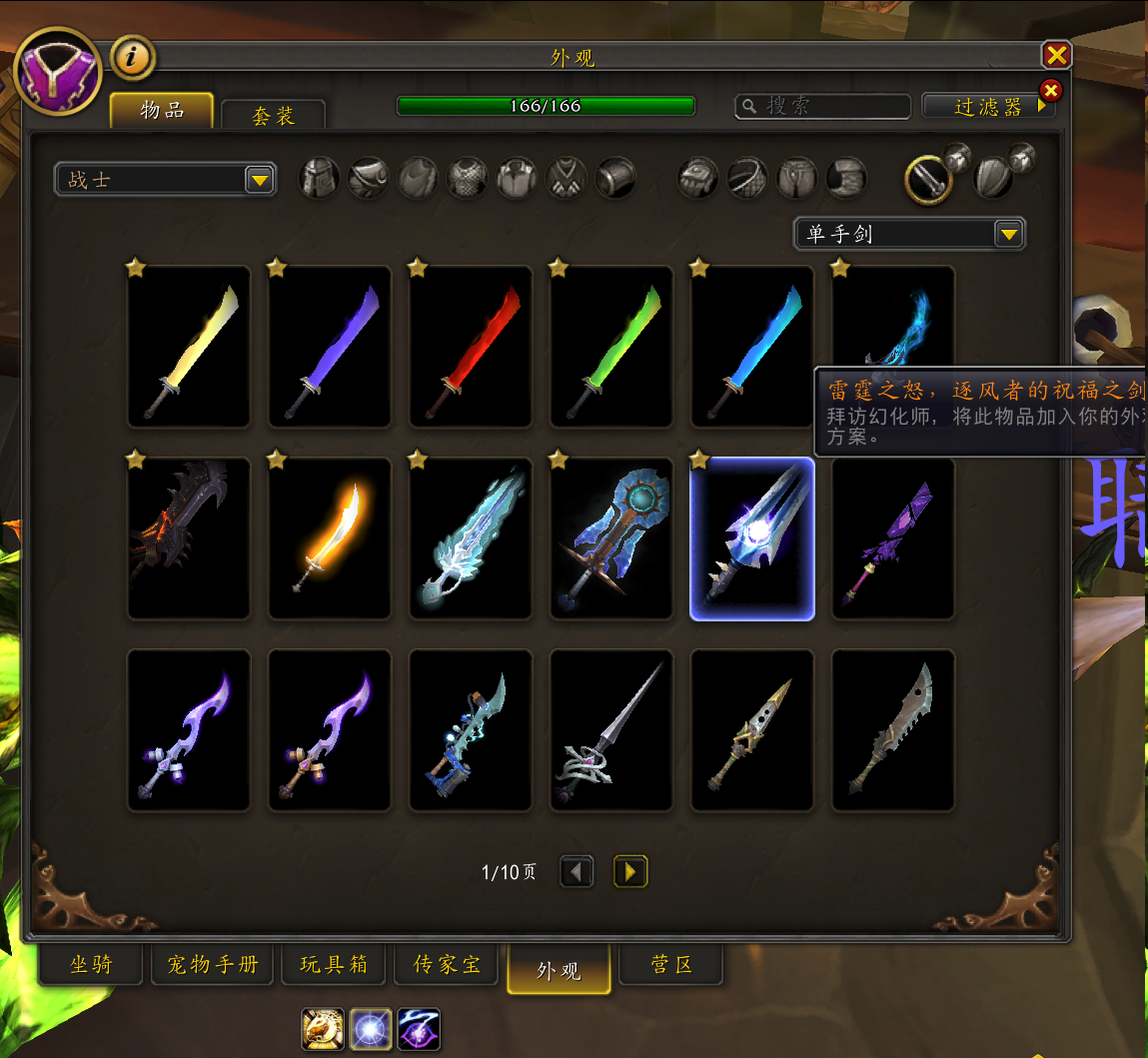Go to the next appearance page
Image resolution: width=1148 pixels, height=1058 pixels.
point(629,872)
